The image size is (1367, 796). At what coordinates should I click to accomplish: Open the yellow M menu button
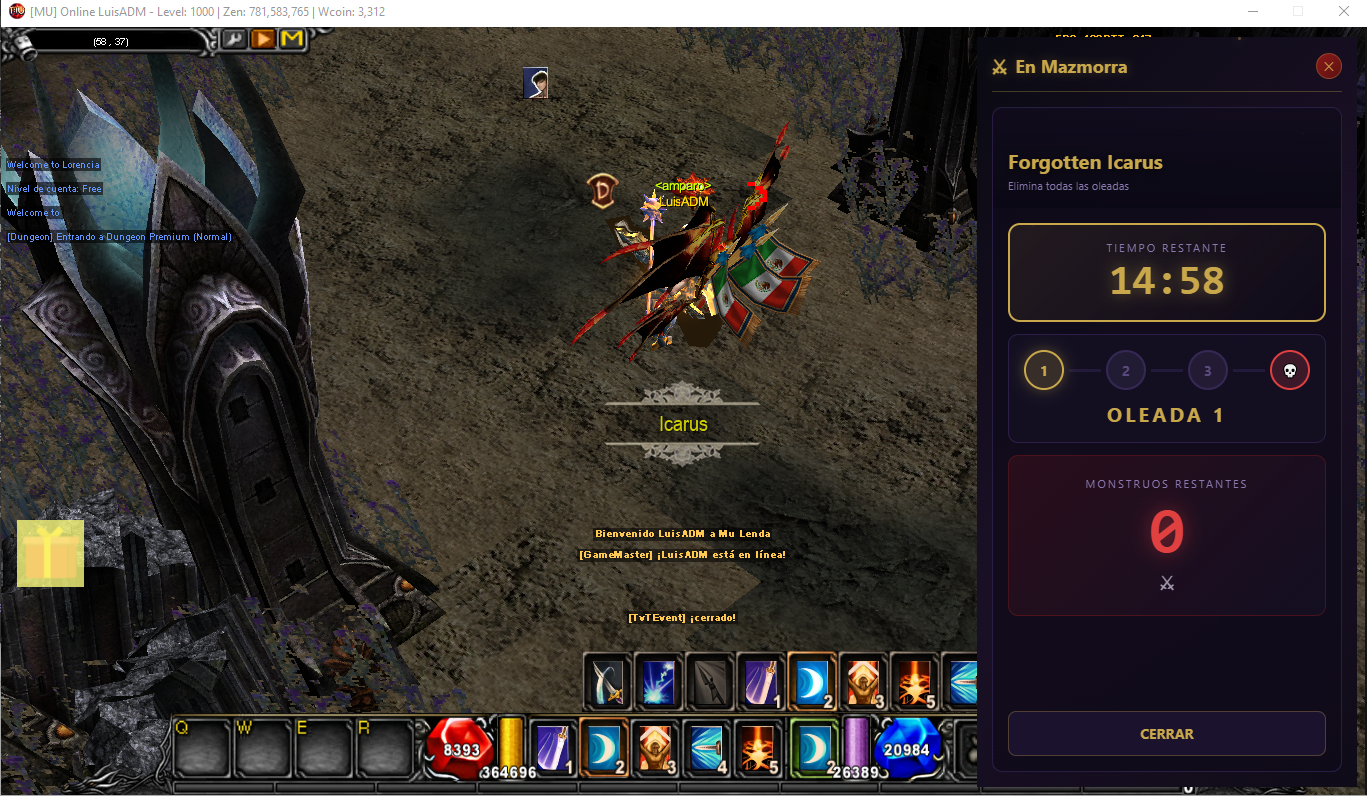coord(292,39)
